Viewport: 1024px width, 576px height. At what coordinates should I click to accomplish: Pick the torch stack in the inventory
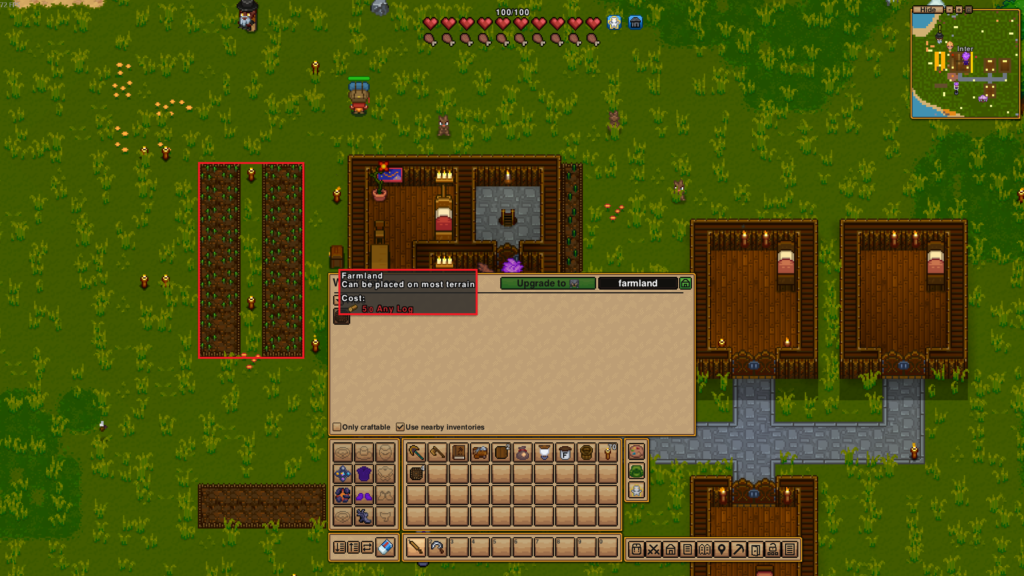pos(608,452)
